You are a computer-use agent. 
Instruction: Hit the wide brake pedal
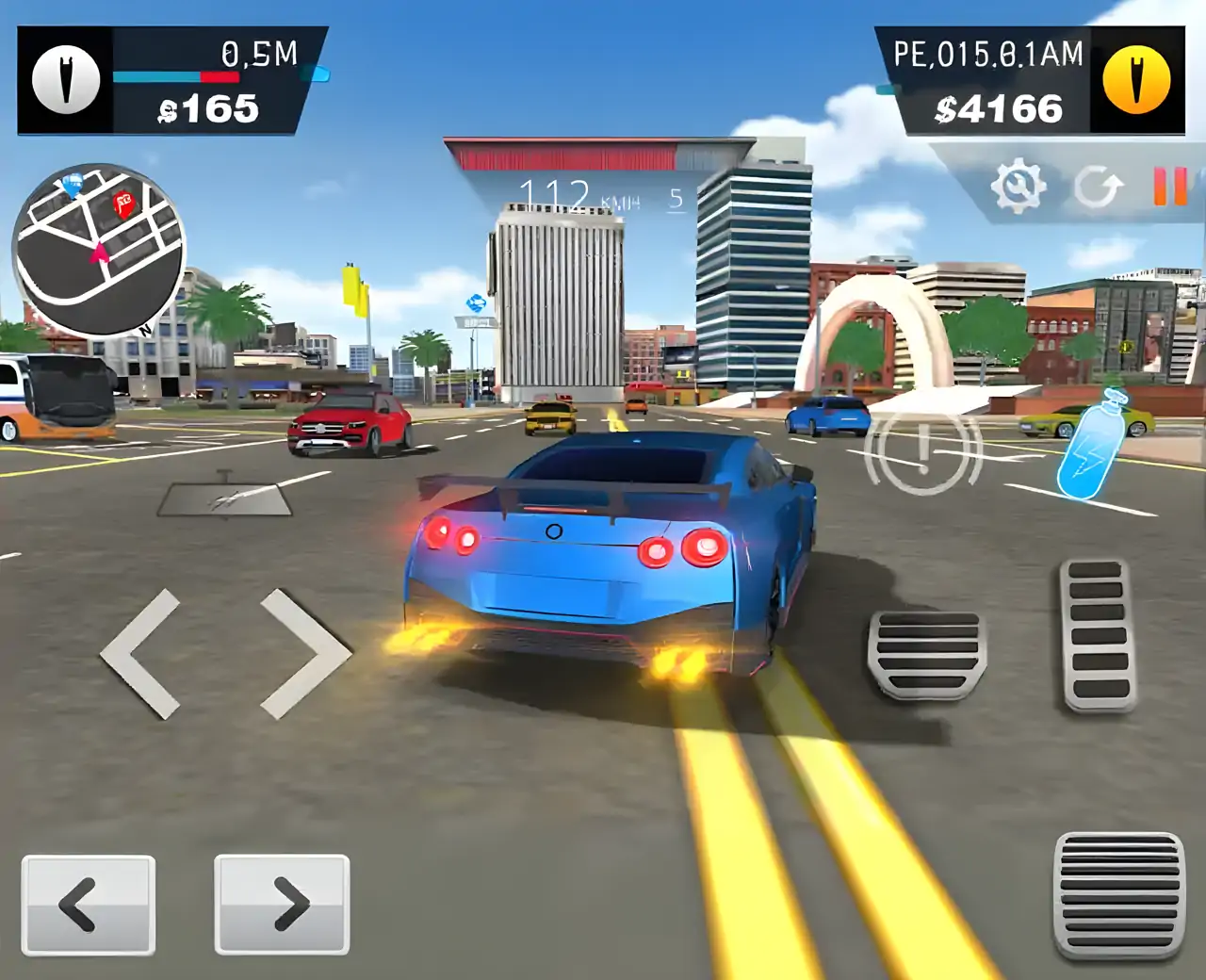point(926,654)
